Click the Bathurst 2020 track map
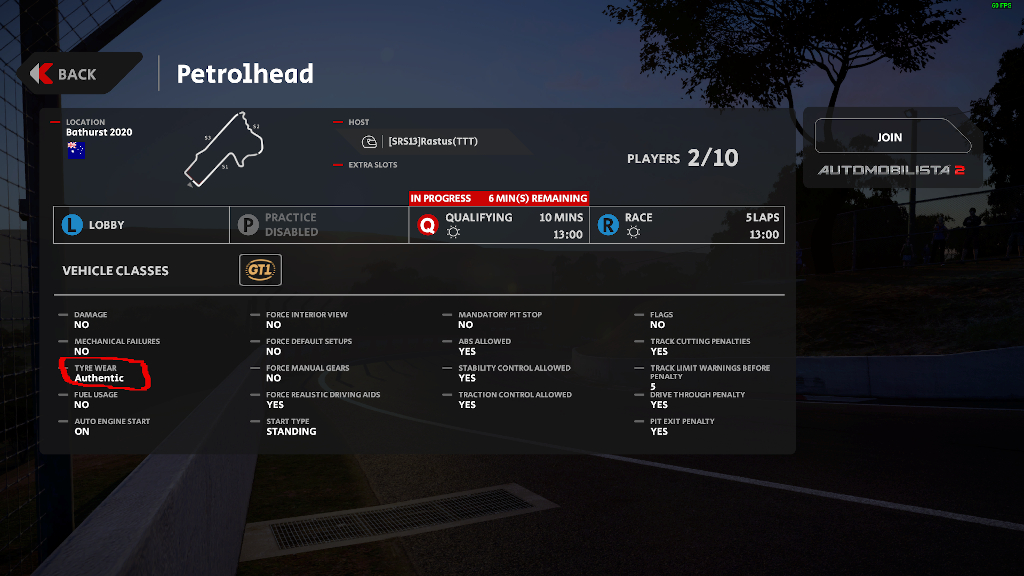This screenshot has width=1024, height=576. pyautogui.click(x=226, y=150)
